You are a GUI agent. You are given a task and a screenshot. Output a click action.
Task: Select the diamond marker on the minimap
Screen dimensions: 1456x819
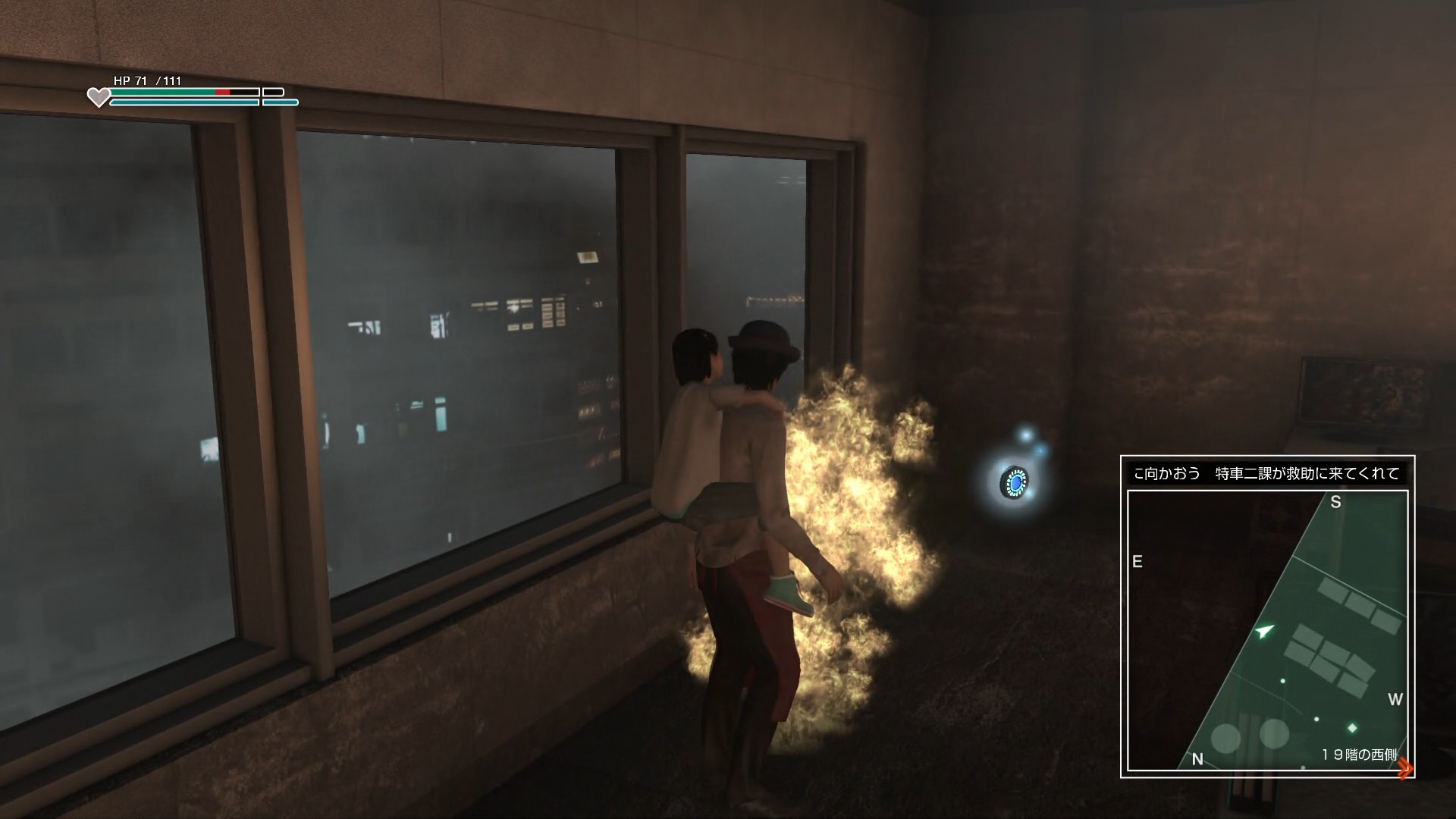(x=1352, y=728)
